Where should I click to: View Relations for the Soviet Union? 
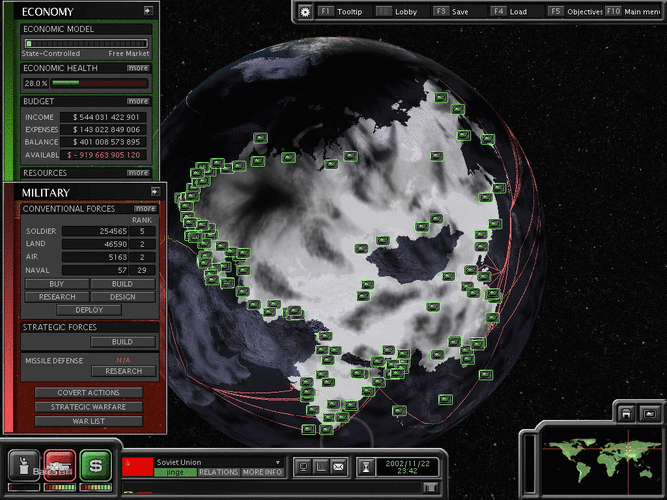pyautogui.click(x=218, y=472)
